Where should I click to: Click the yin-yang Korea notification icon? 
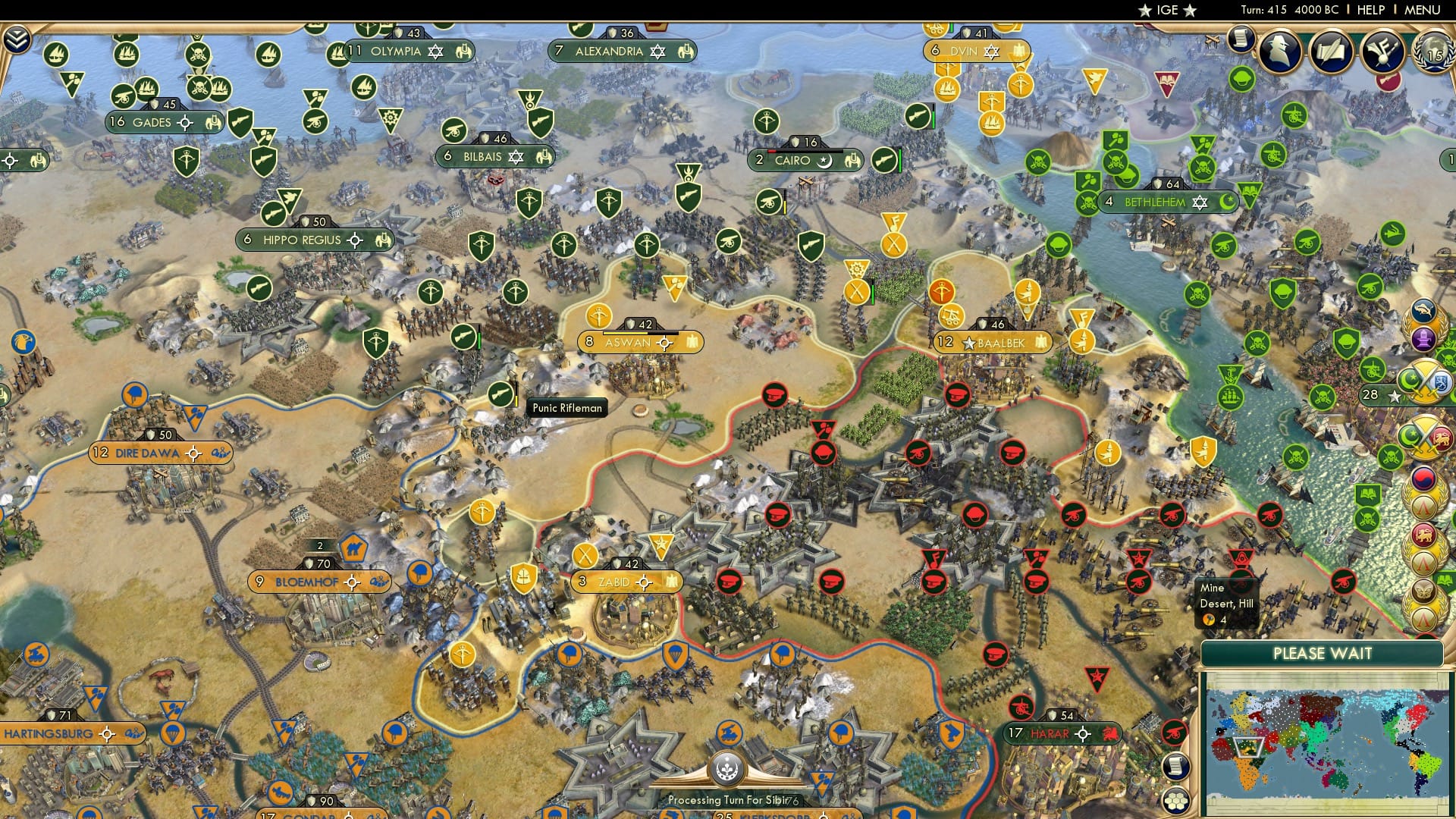click(x=1425, y=479)
